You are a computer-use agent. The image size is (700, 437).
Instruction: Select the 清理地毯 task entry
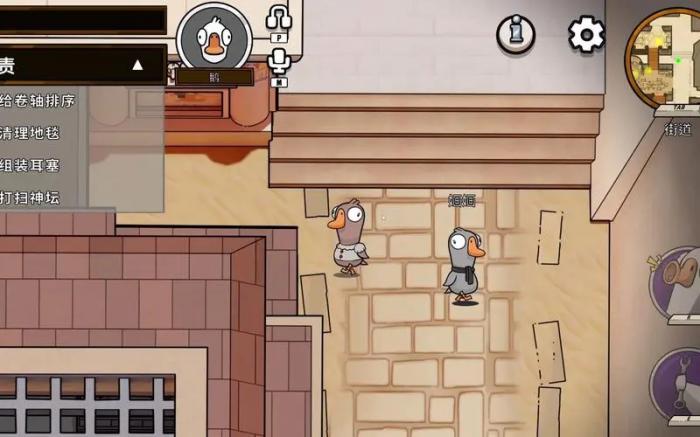coord(30,133)
